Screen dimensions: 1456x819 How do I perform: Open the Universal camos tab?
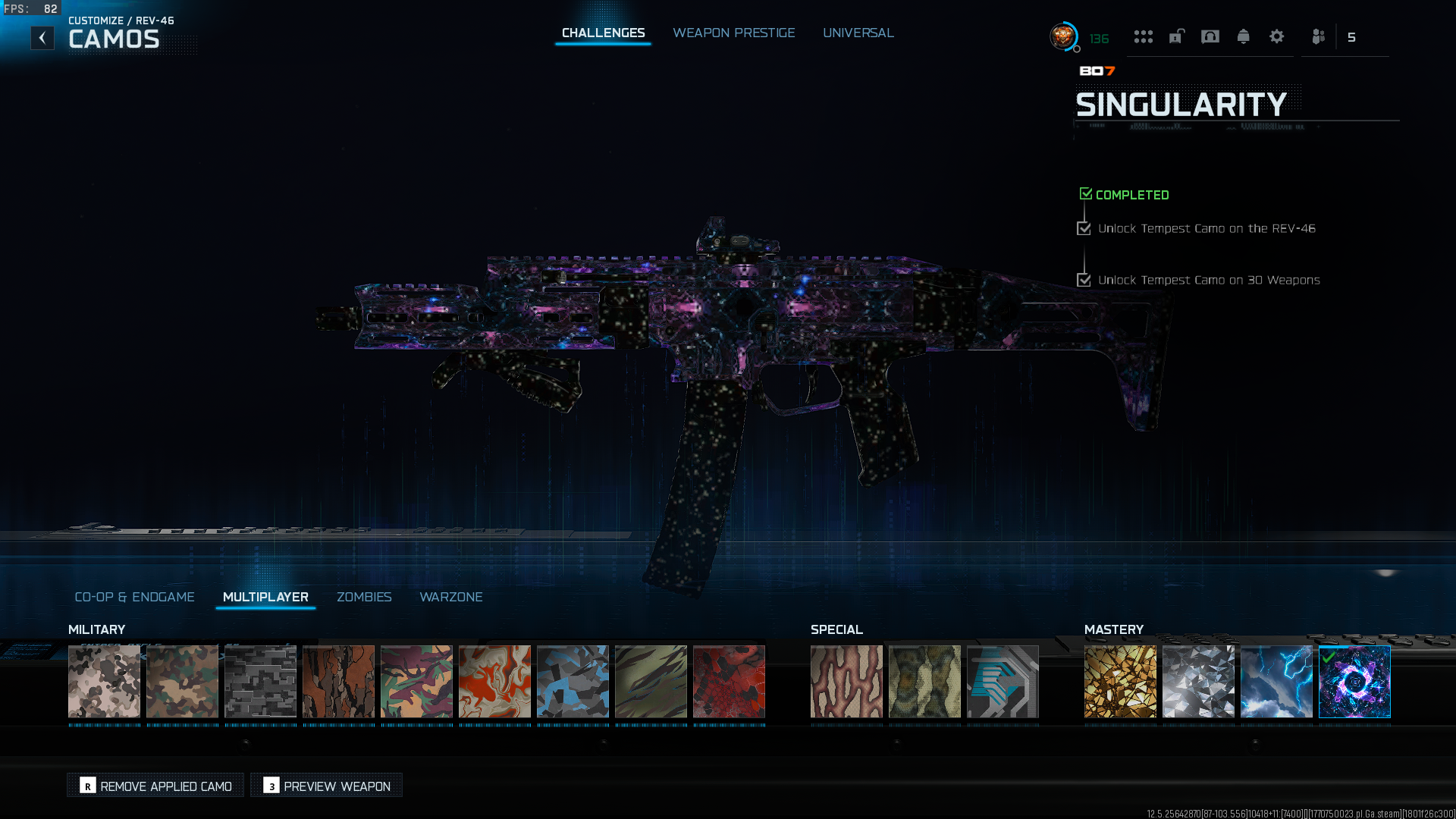[858, 33]
